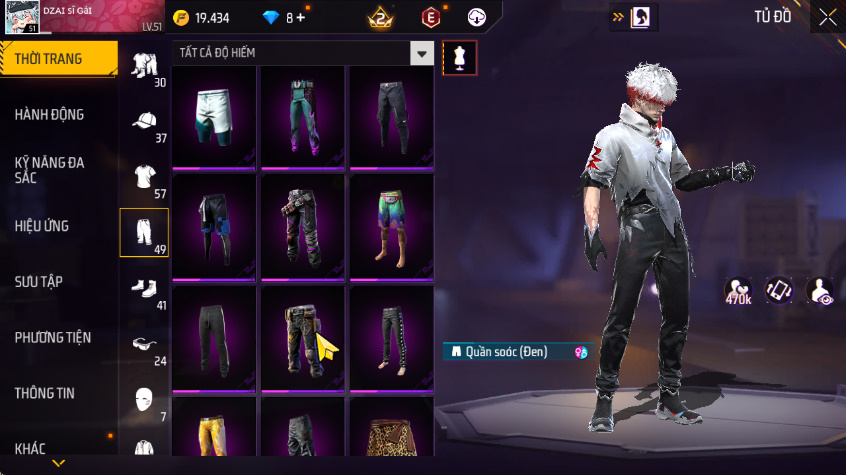
Task: Switch to Kỹ Năng Đa Sắc tab
Action: 50,169
